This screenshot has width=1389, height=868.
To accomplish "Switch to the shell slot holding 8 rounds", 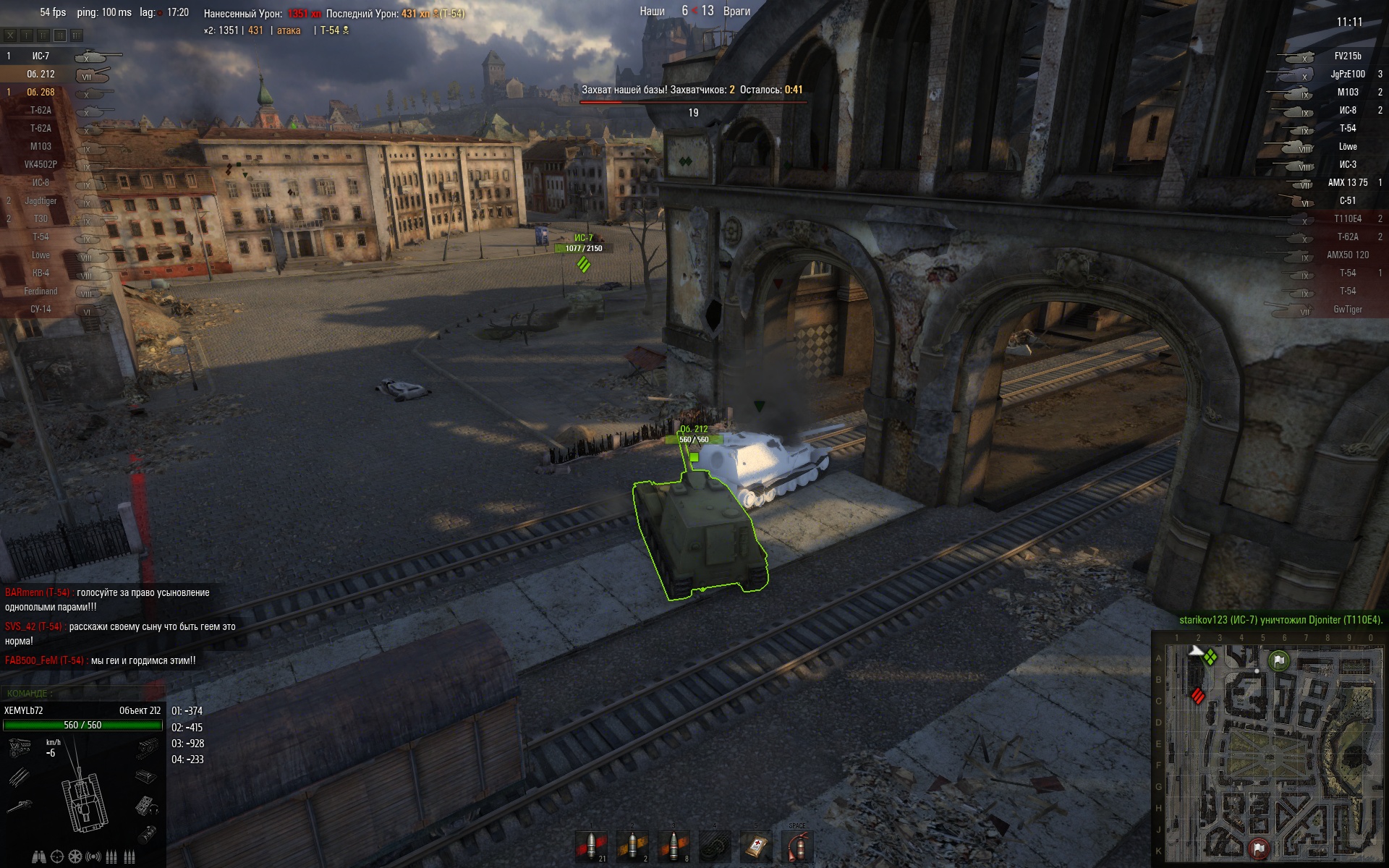I will pos(674,846).
